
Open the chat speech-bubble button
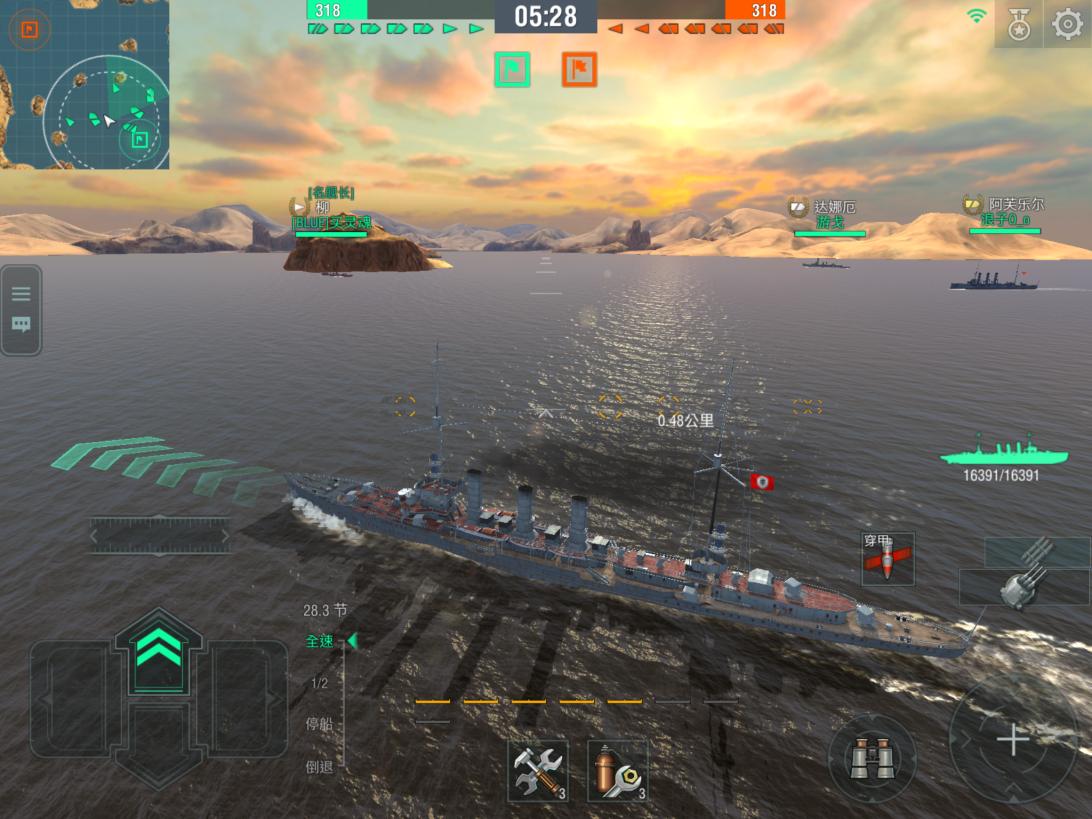tap(21, 325)
